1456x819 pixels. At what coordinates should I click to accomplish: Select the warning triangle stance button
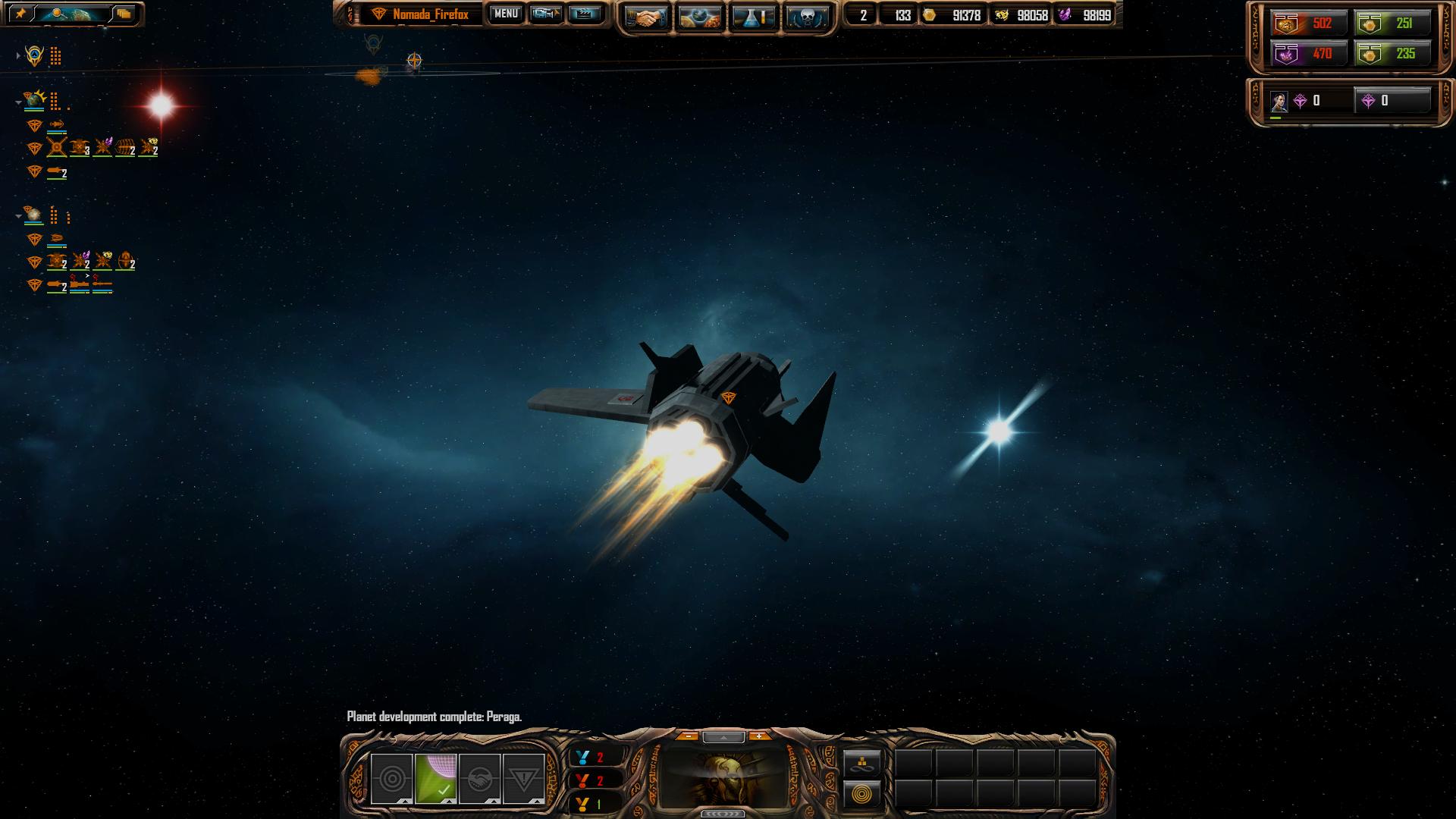click(523, 779)
